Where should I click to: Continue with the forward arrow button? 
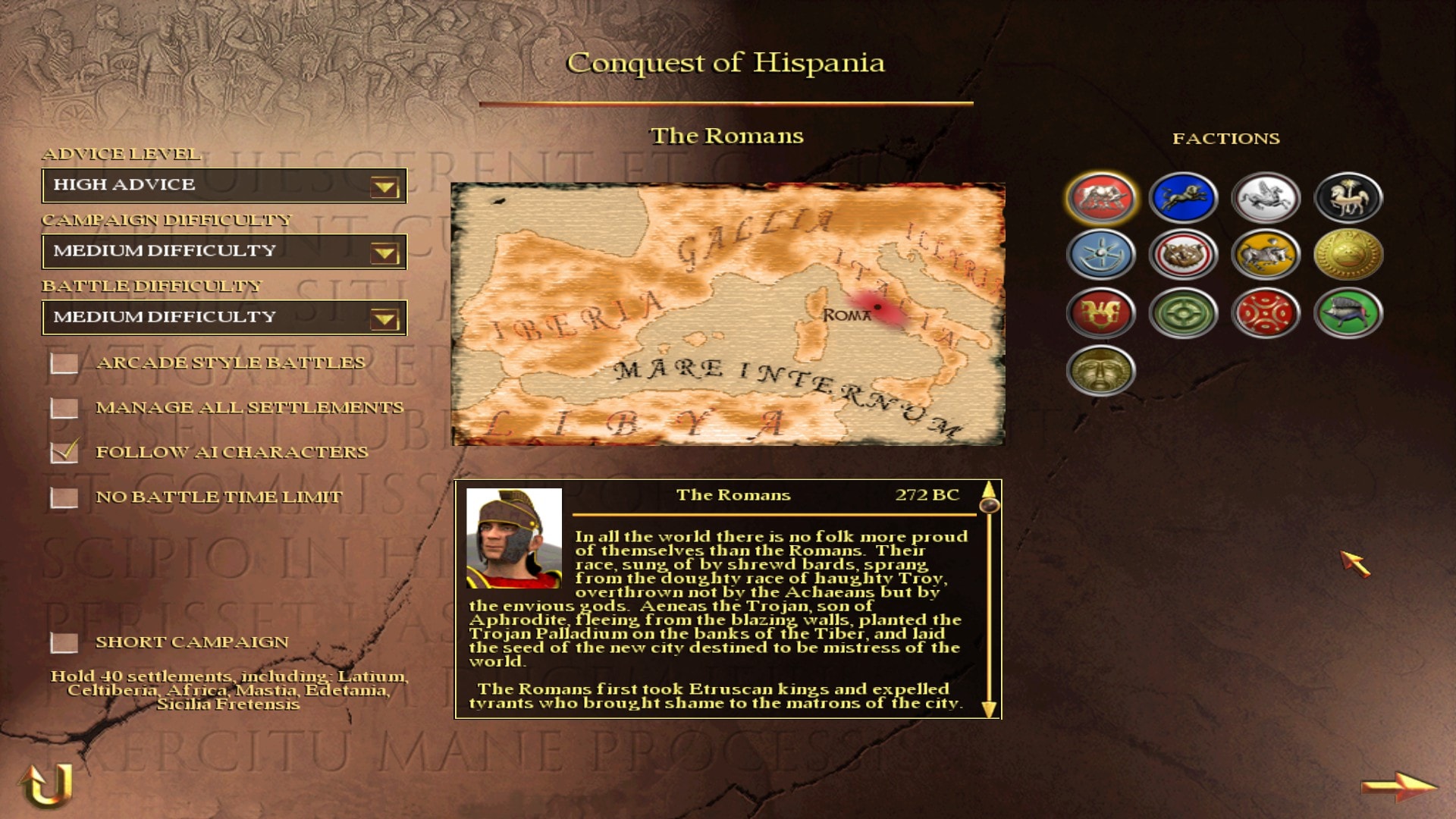tap(1398, 786)
